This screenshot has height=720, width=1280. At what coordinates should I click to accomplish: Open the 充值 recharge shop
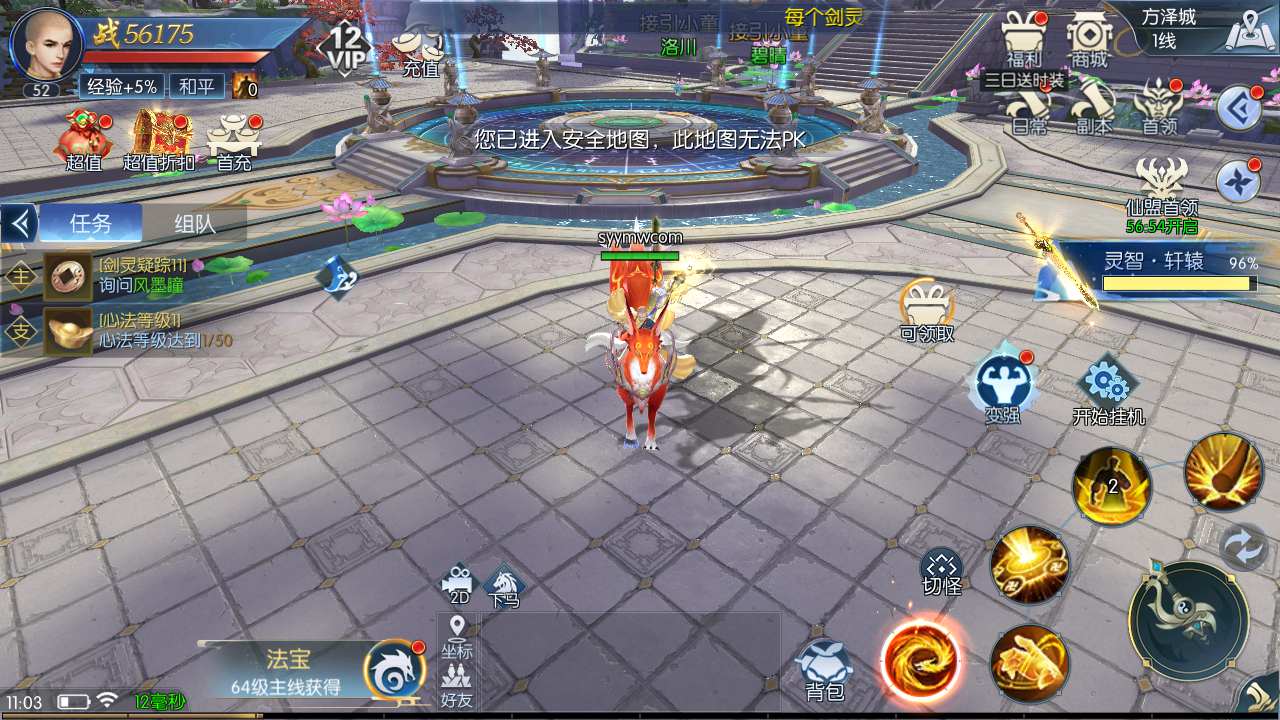point(420,50)
